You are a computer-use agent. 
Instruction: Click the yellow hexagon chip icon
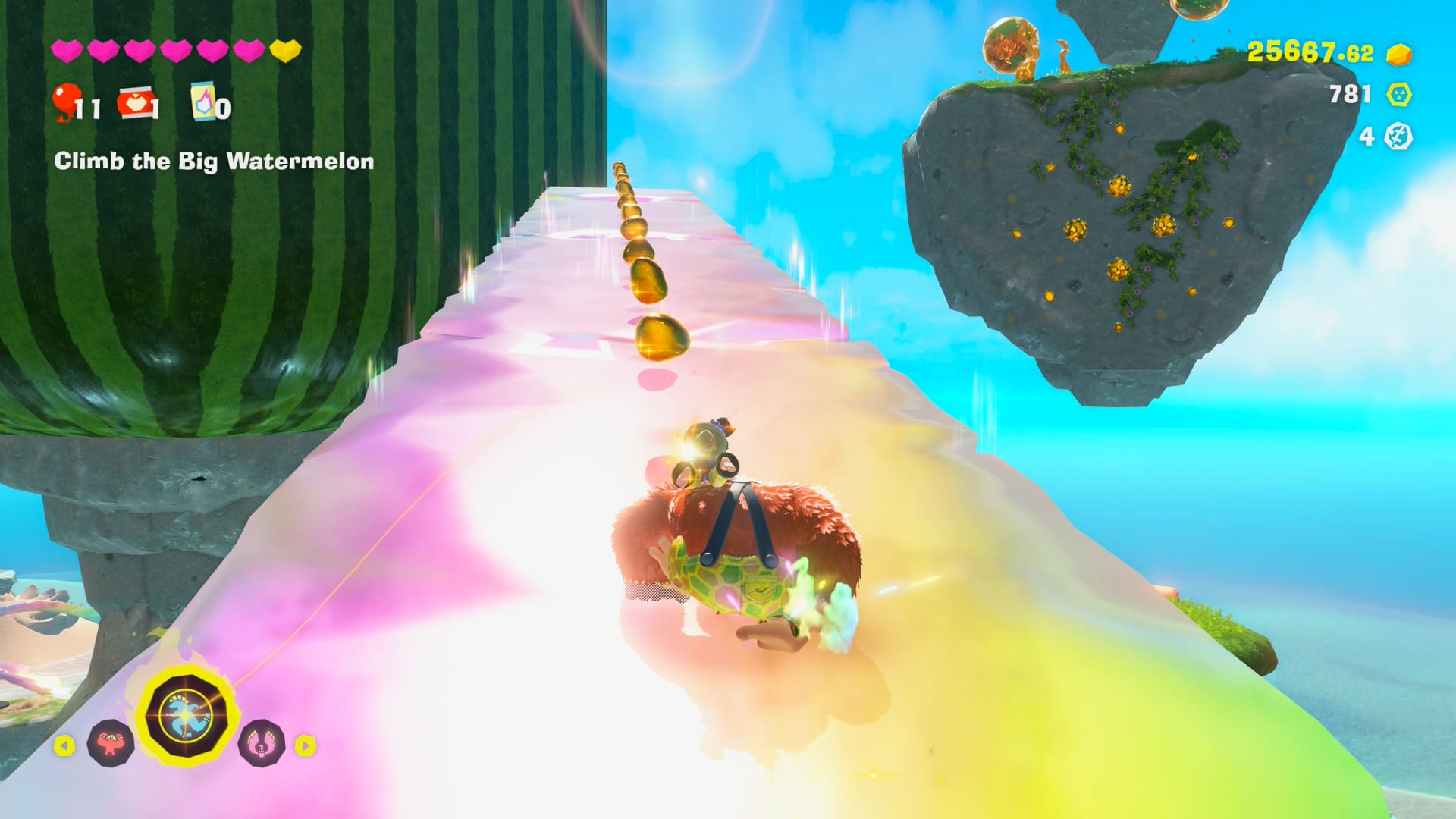click(x=1398, y=95)
